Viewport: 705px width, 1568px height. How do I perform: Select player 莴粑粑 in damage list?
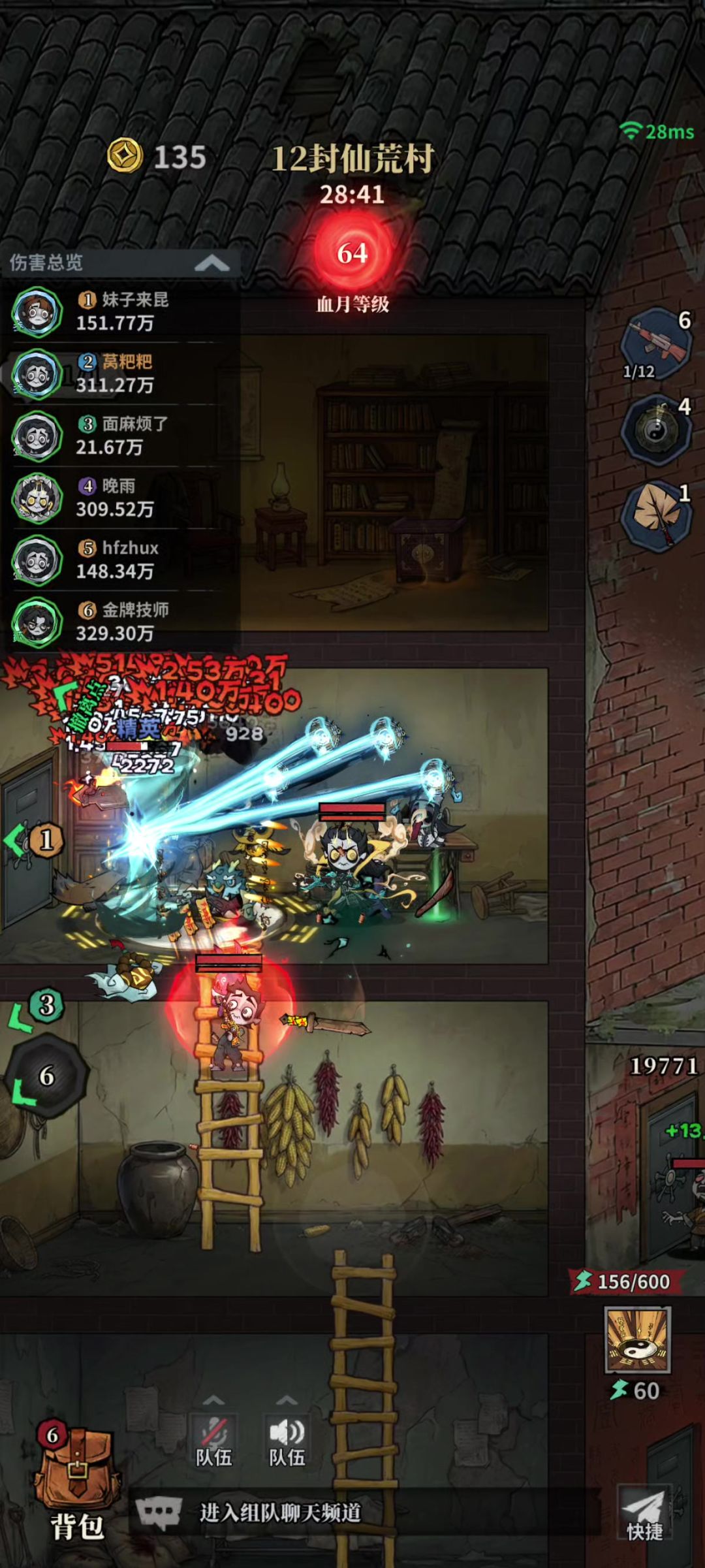coord(117,374)
